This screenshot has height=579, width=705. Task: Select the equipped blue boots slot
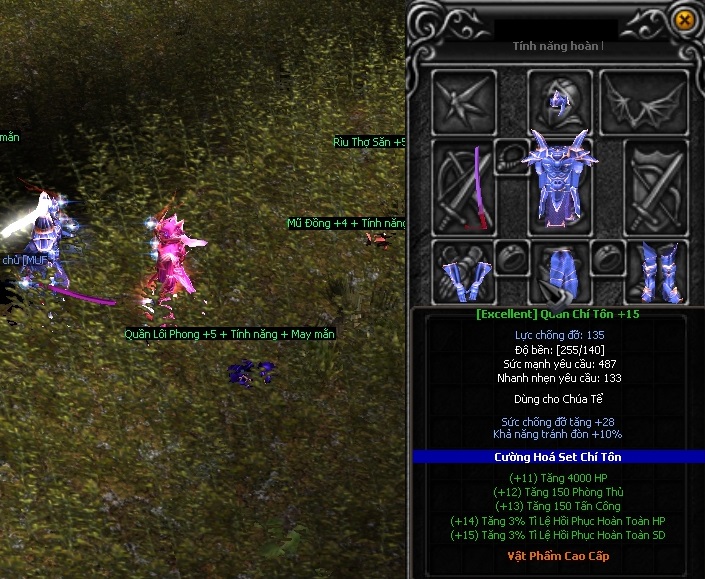[x=656, y=273]
